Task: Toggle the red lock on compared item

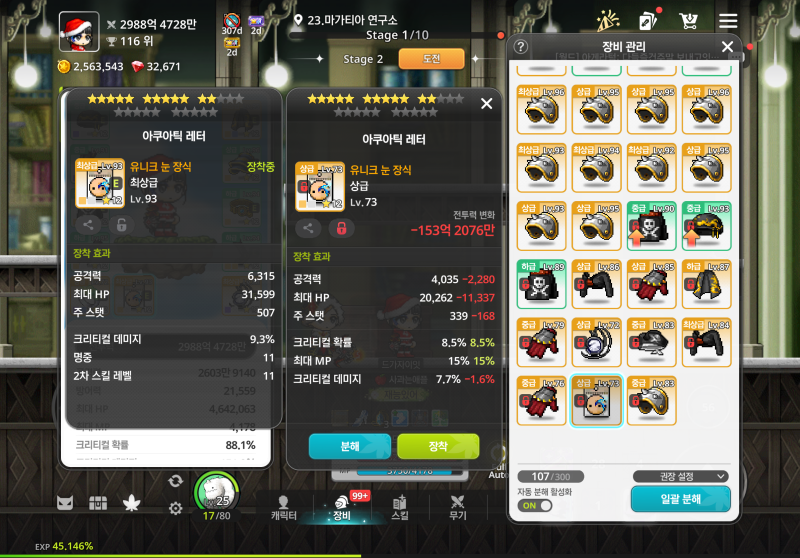Action: (x=340, y=228)
